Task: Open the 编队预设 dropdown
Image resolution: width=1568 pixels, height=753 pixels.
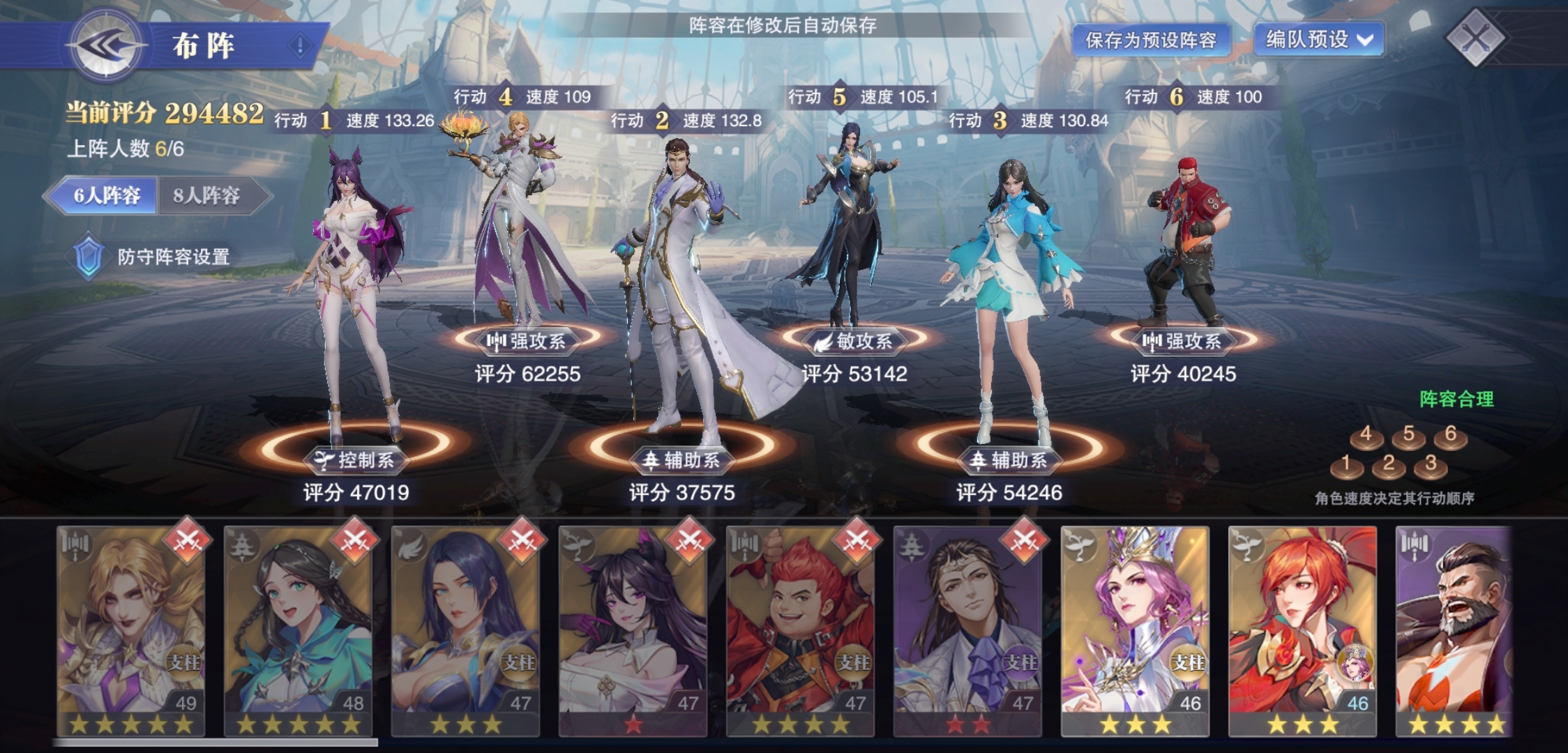Action: pos(1318,39)
